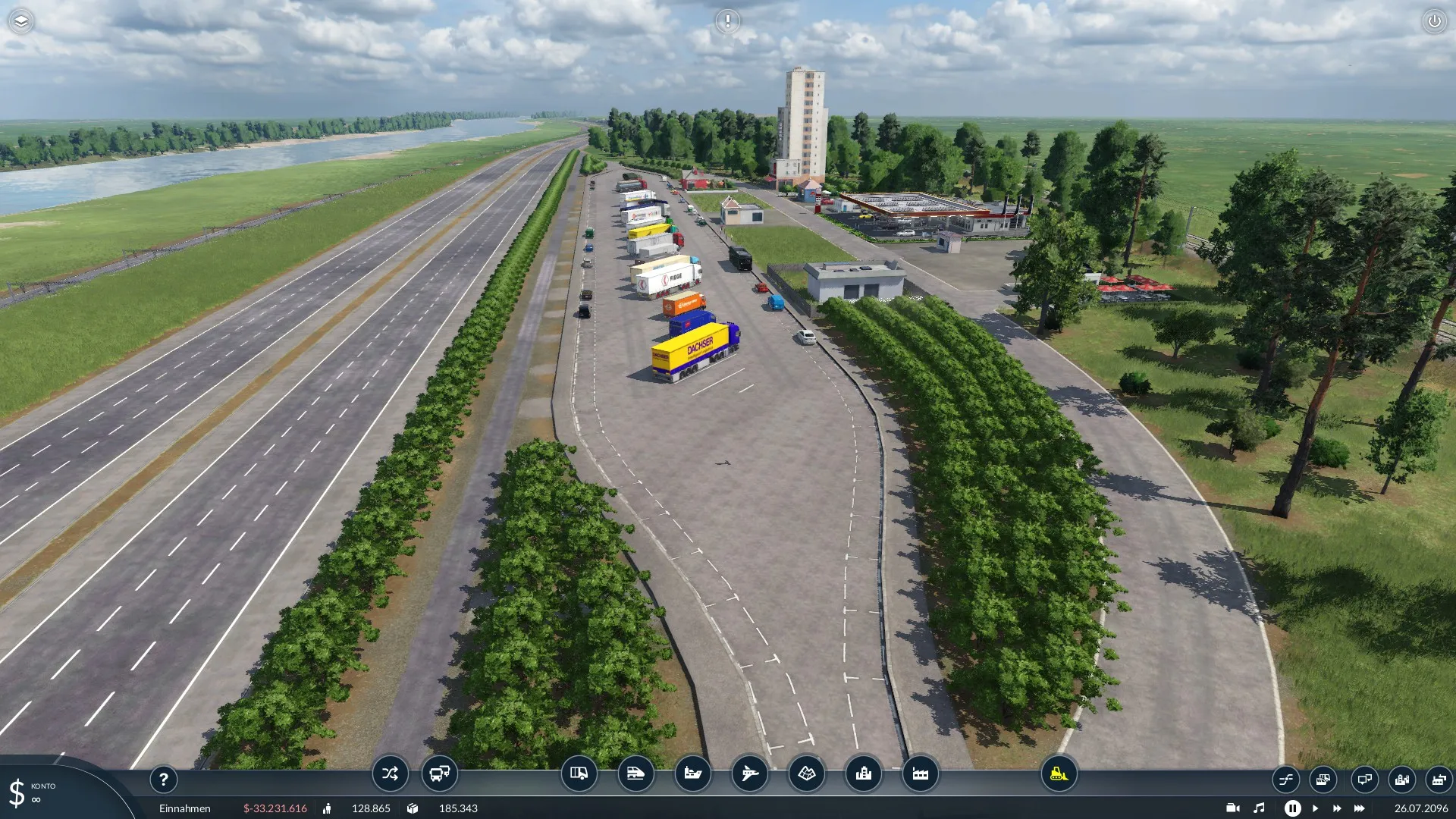Open the power button game menu
Screen dimensions: 1456x819
[1434, 21]
